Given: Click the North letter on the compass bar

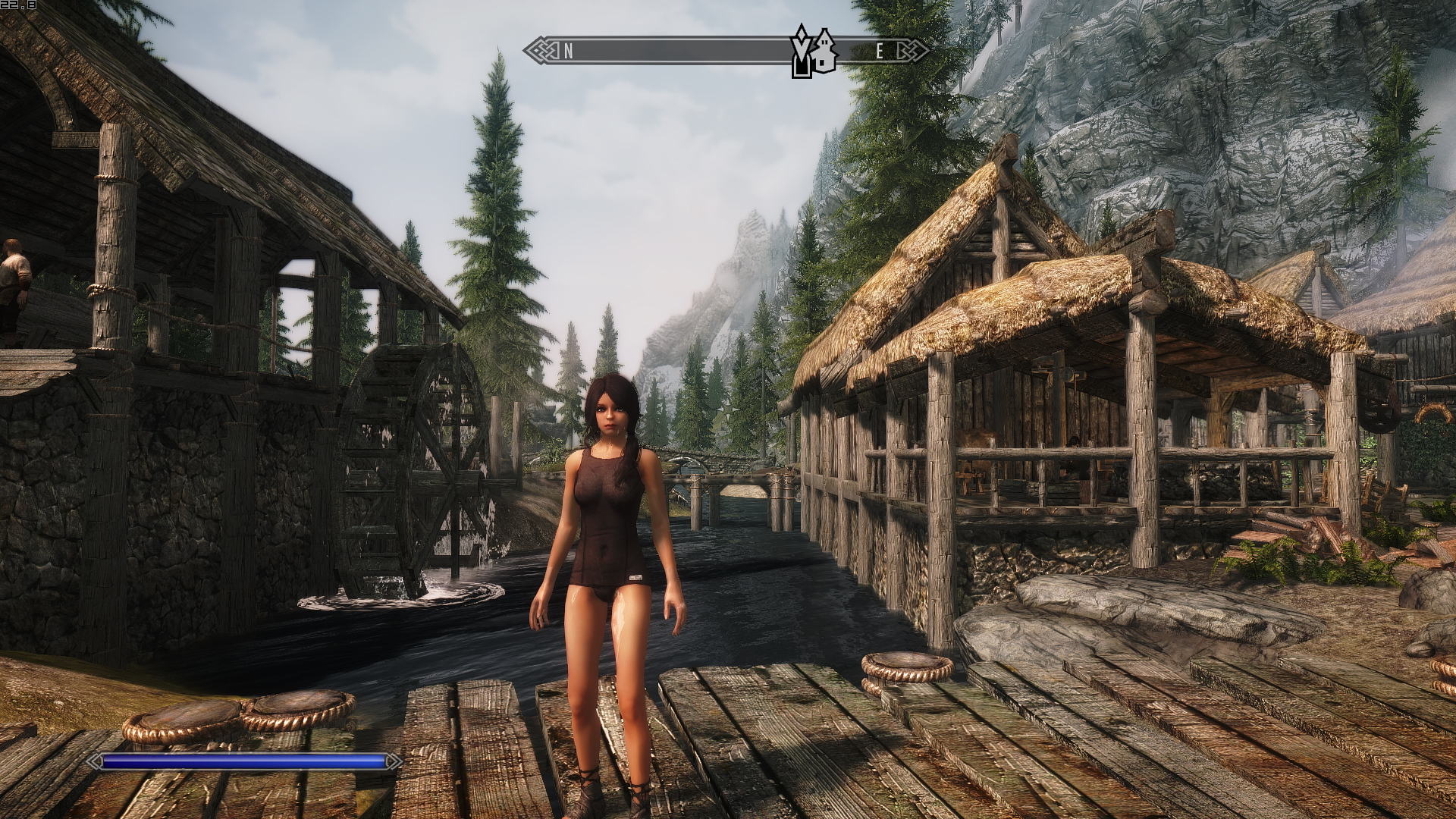Looking at the screenshot, I should (568, 52).
